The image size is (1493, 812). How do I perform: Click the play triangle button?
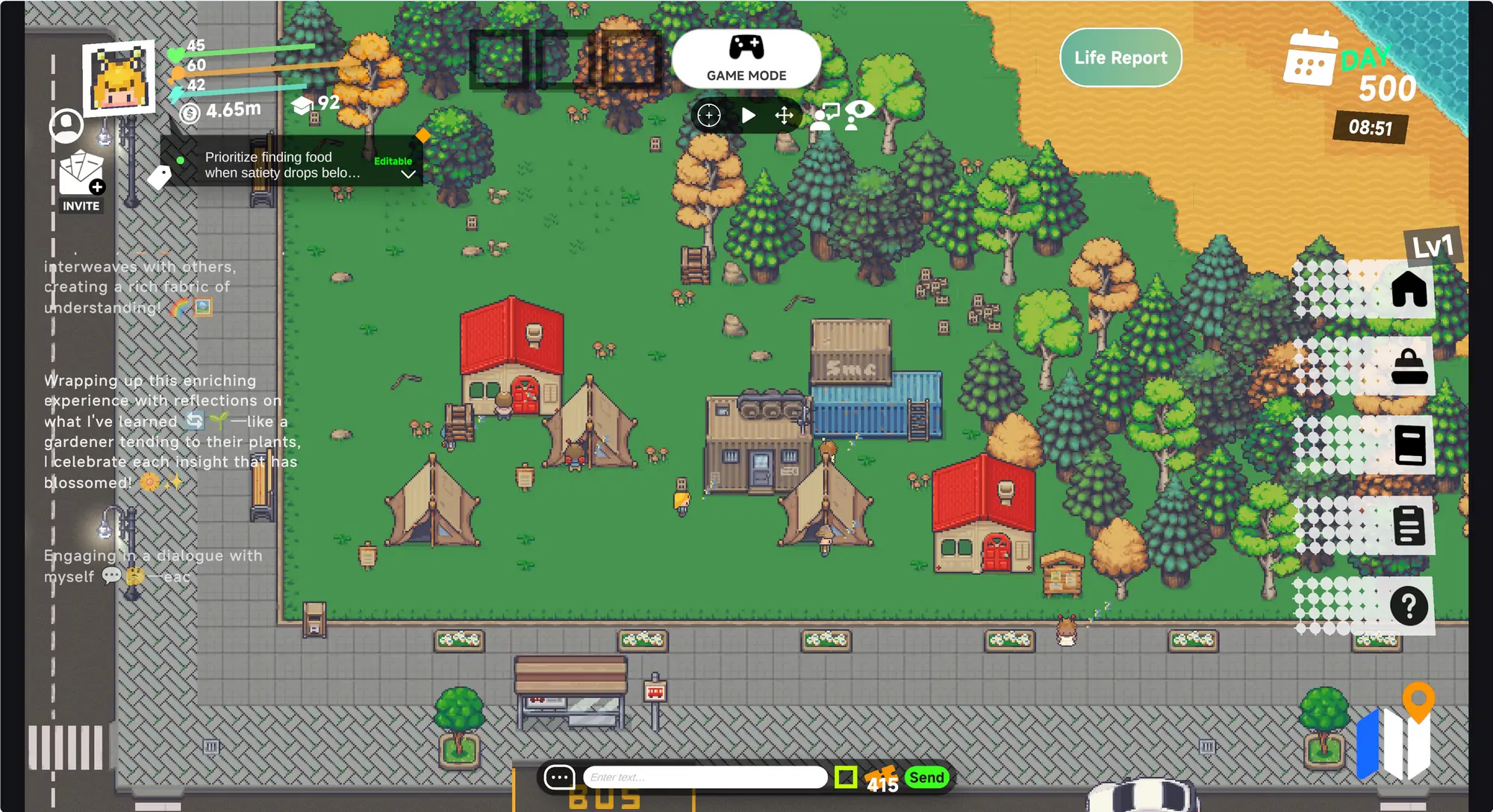(x=748, y=116)
